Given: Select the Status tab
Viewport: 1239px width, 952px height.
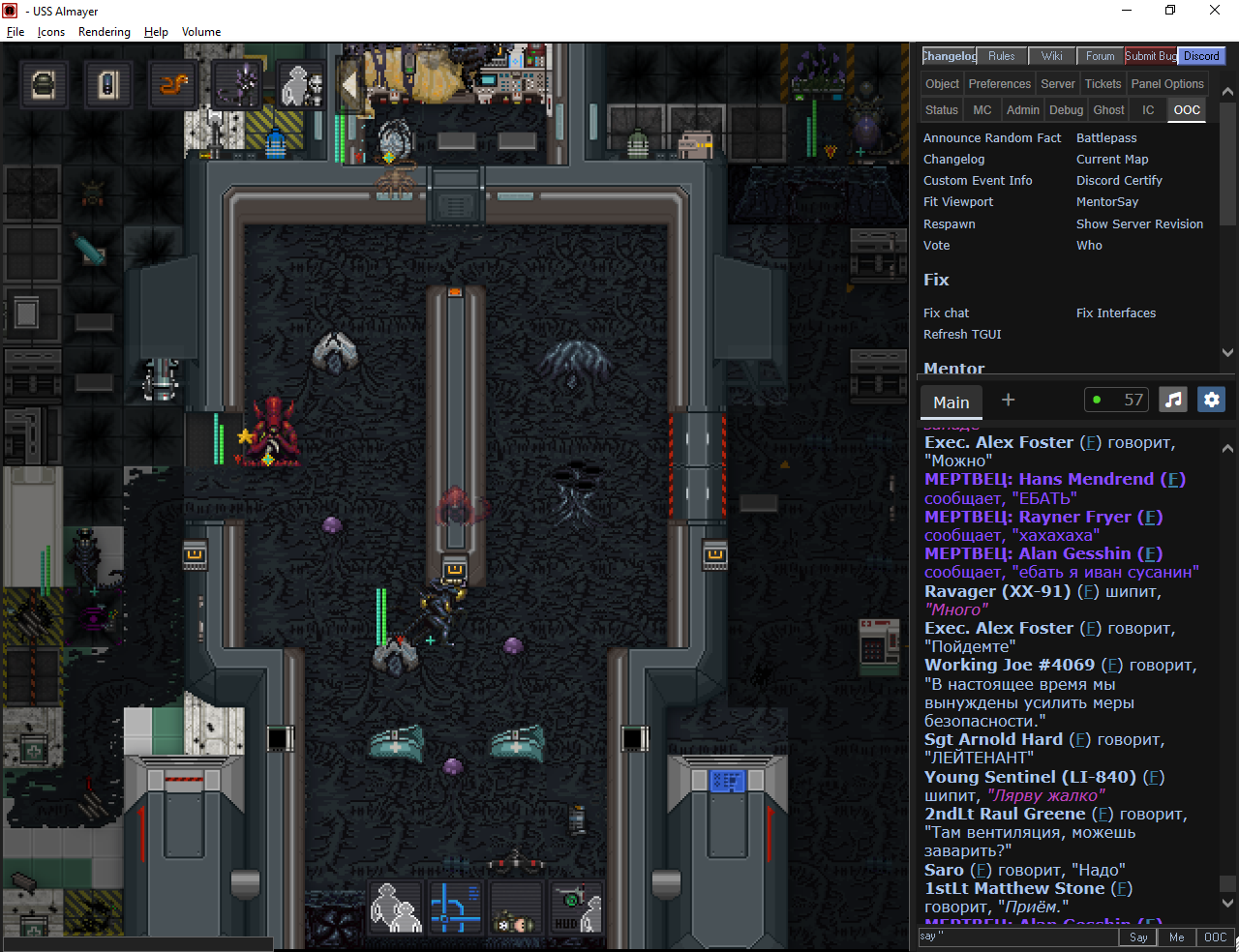Looking at the screenshot, I should point(941,110).
